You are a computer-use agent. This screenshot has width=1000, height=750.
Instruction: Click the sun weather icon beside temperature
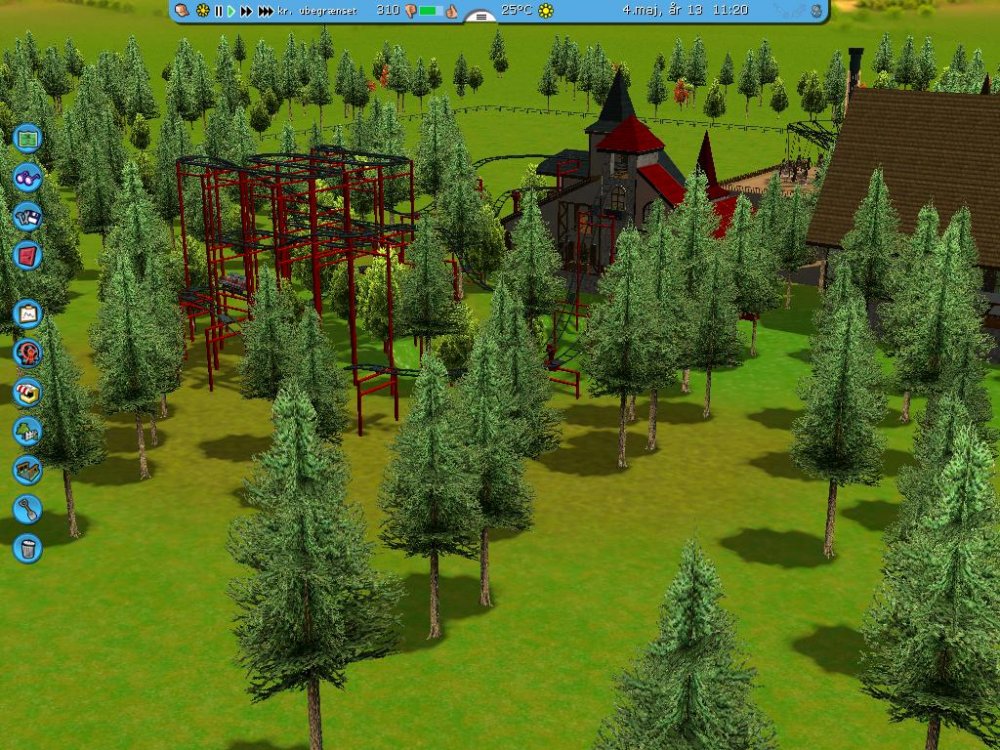(546, 11)
